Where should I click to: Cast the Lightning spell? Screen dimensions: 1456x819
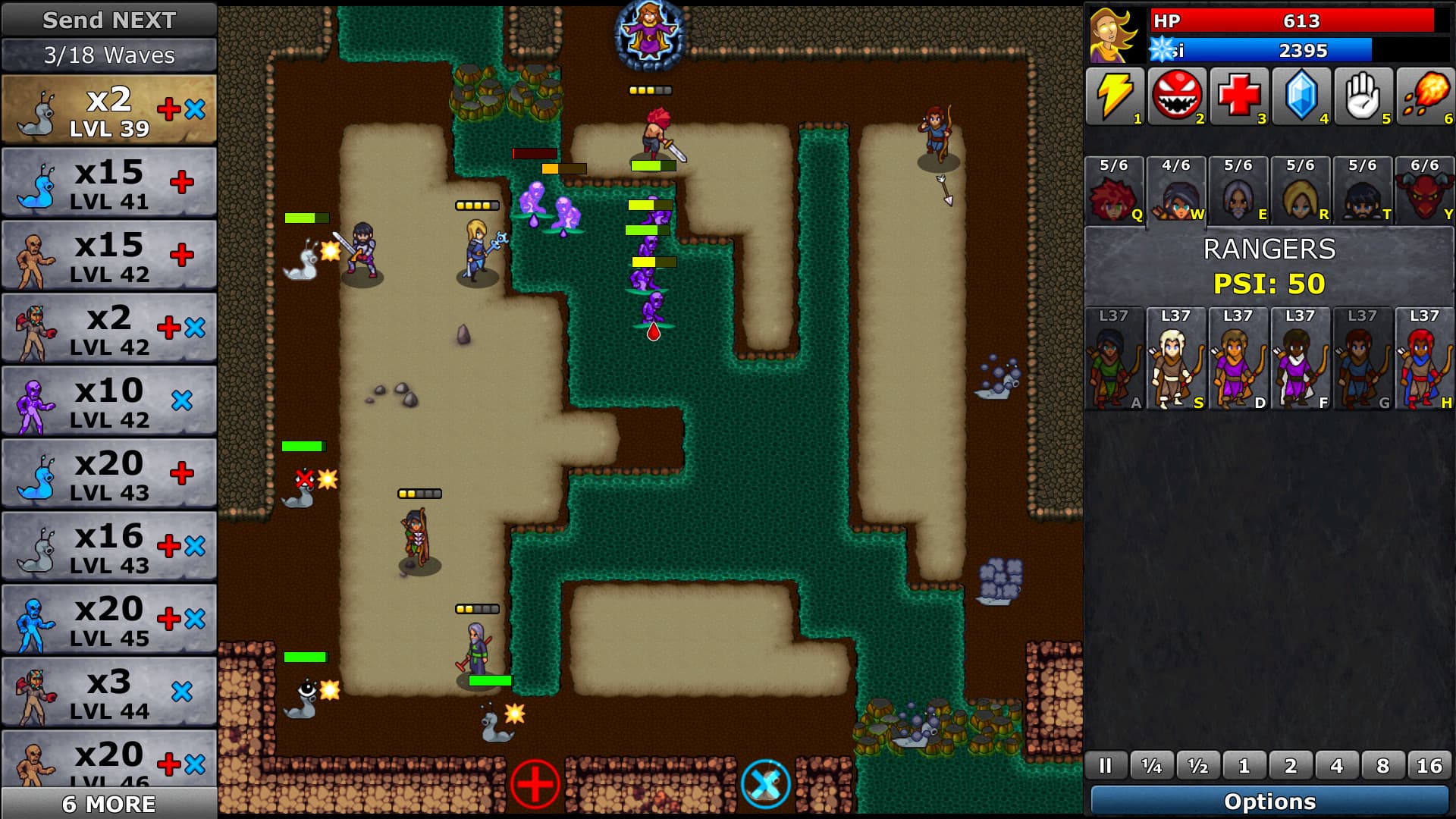click(1114, 96)
